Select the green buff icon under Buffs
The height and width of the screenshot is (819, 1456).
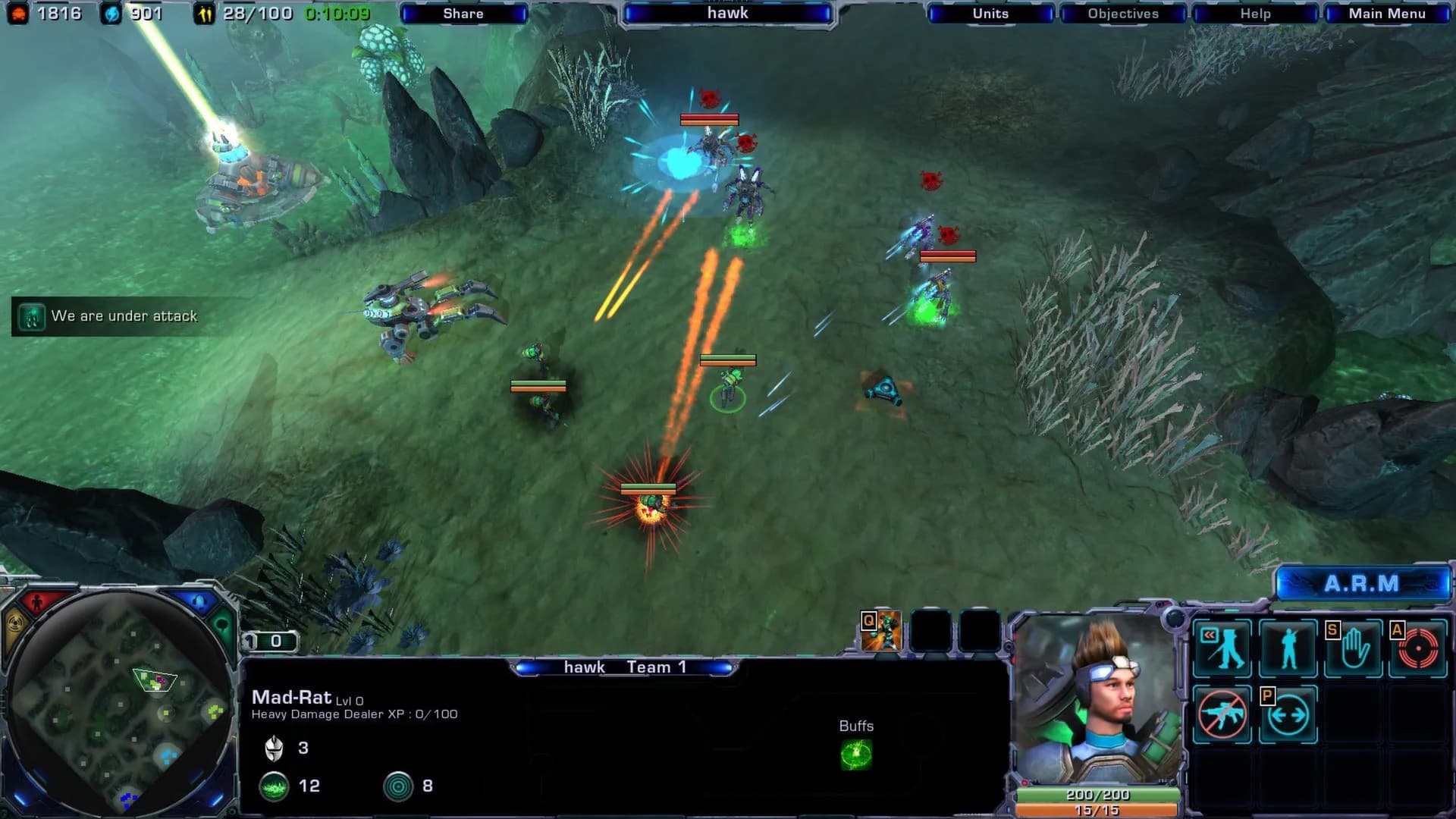[x=856, y=755]
